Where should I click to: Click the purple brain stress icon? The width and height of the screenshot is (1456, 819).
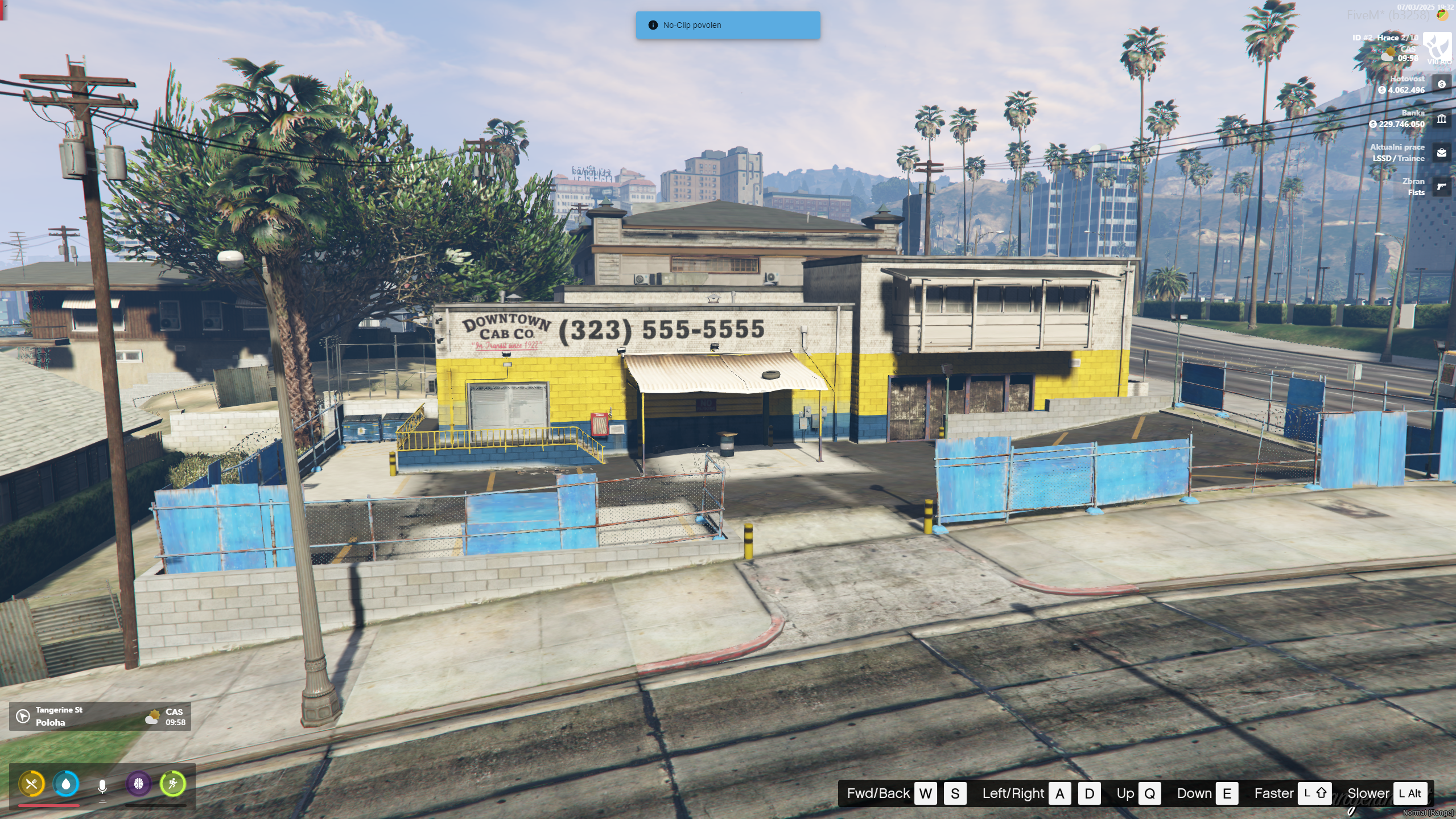138,784
